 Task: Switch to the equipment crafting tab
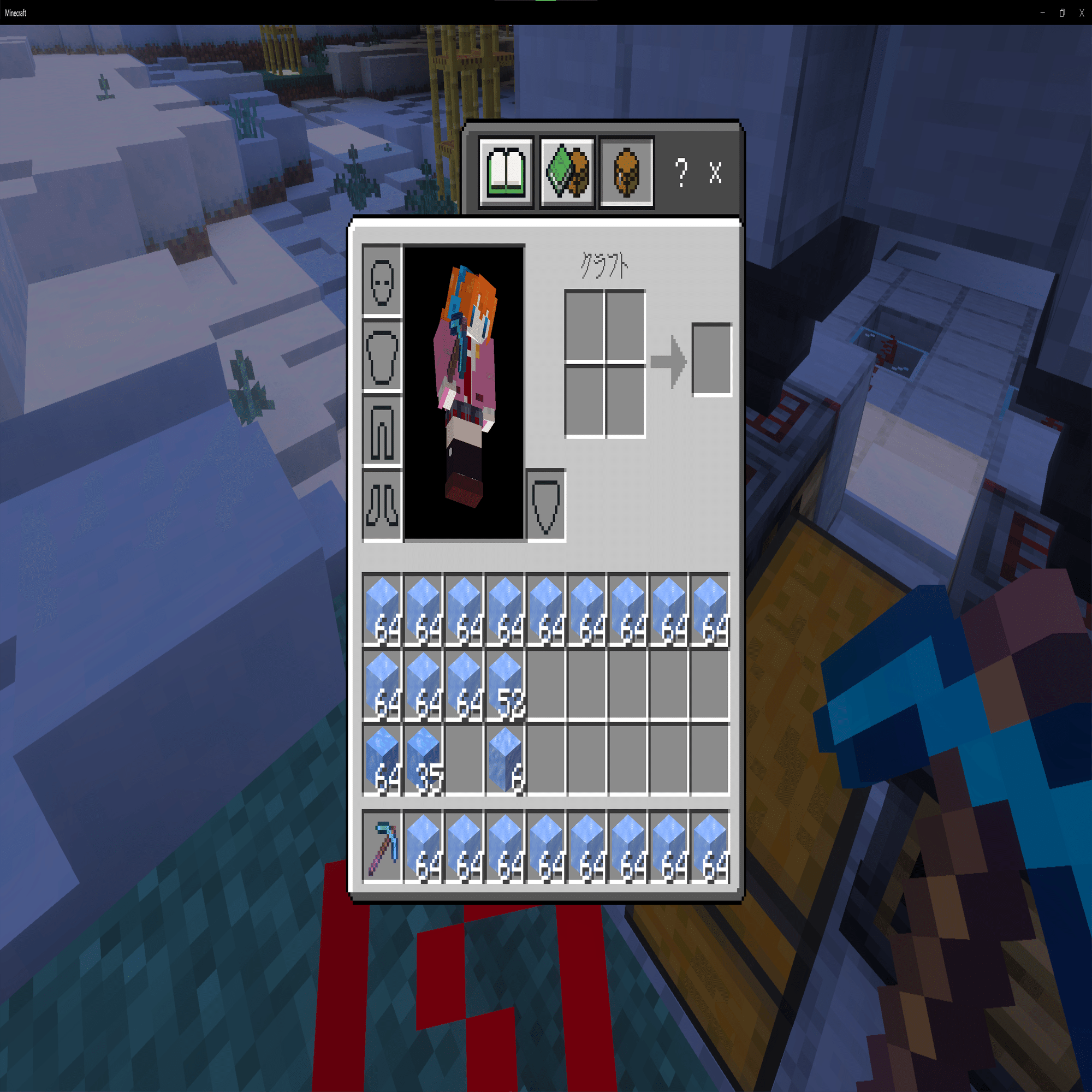[567, 173]
